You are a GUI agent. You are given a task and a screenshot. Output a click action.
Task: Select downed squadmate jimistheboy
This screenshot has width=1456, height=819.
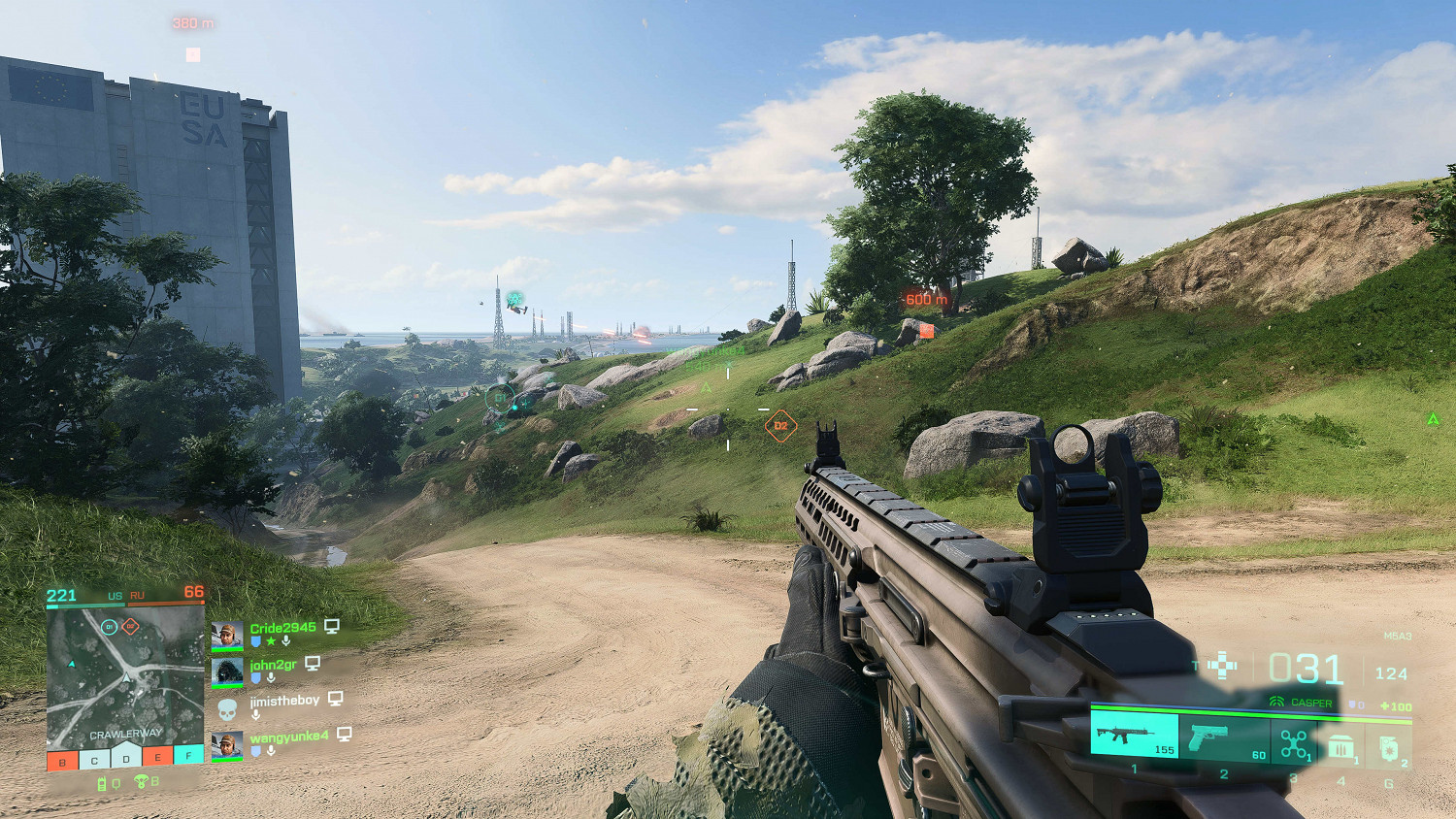(x=283, y=701)
